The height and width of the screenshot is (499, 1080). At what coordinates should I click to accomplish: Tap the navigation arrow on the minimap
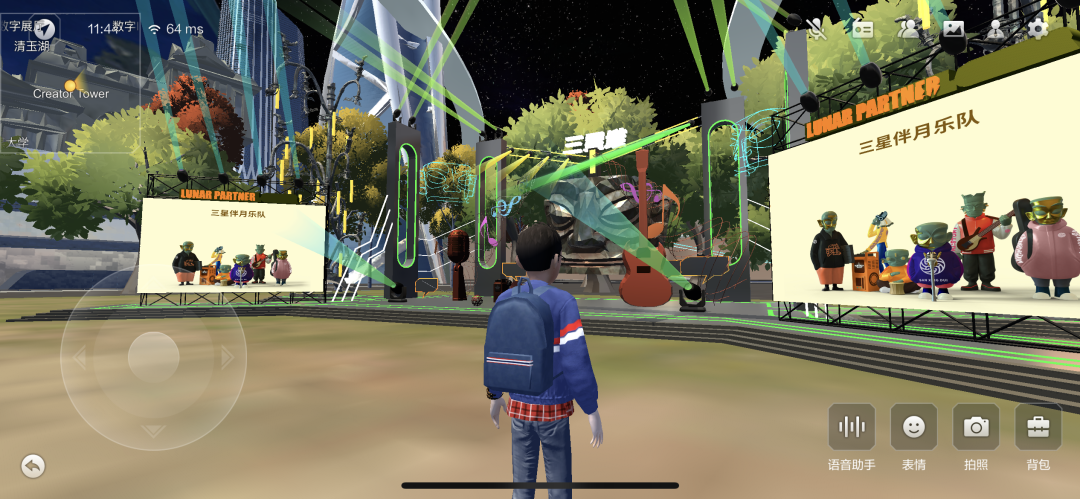[x=46, y=27]
